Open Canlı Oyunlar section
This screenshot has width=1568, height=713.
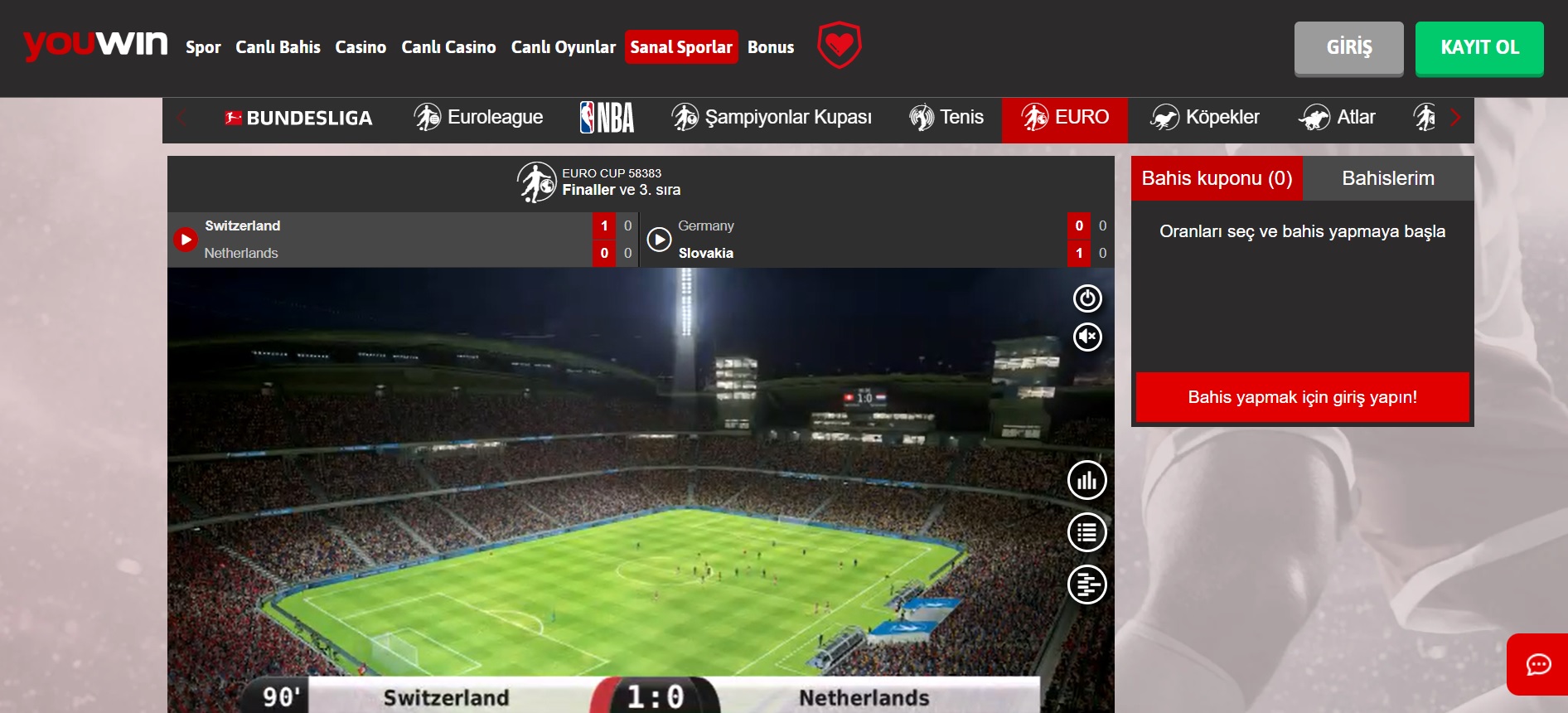click(563, 47)
